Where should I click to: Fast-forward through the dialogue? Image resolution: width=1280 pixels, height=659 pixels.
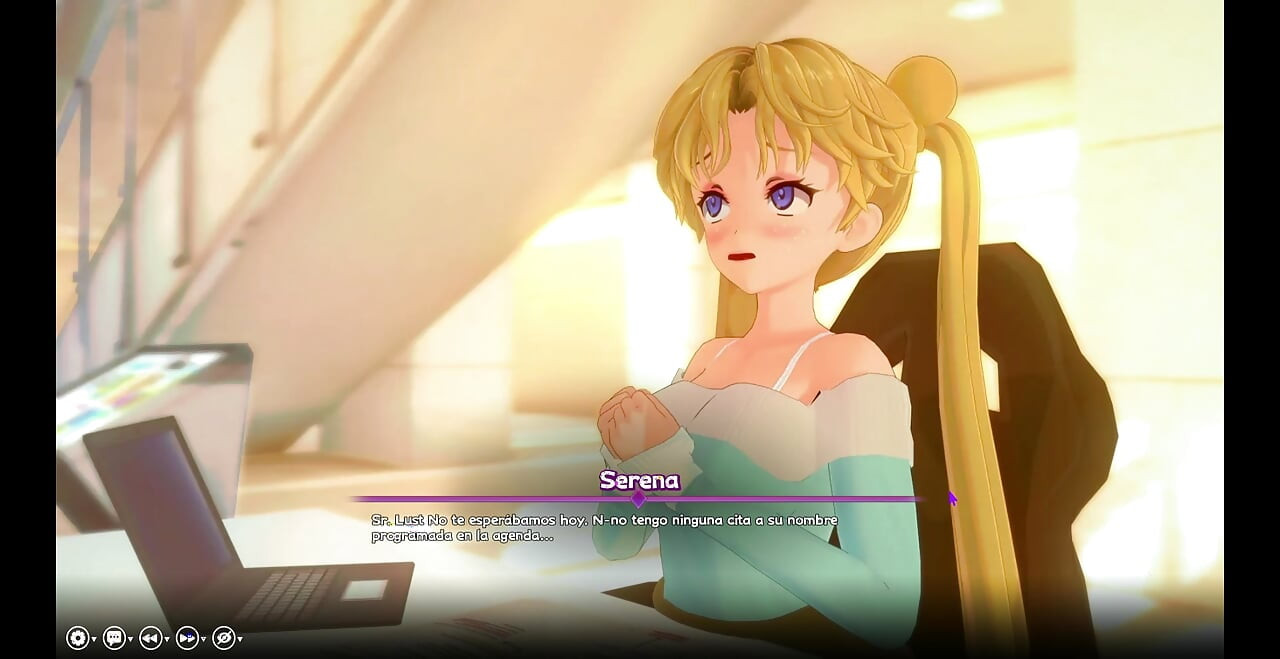click(187, 638)
